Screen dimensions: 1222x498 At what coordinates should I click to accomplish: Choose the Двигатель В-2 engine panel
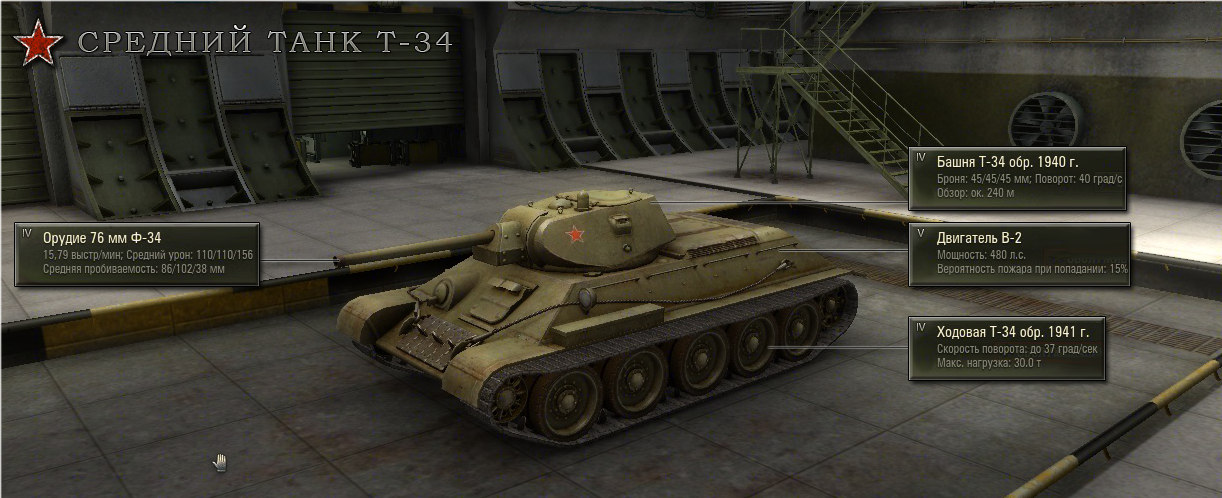click(x=1018, y=253)
